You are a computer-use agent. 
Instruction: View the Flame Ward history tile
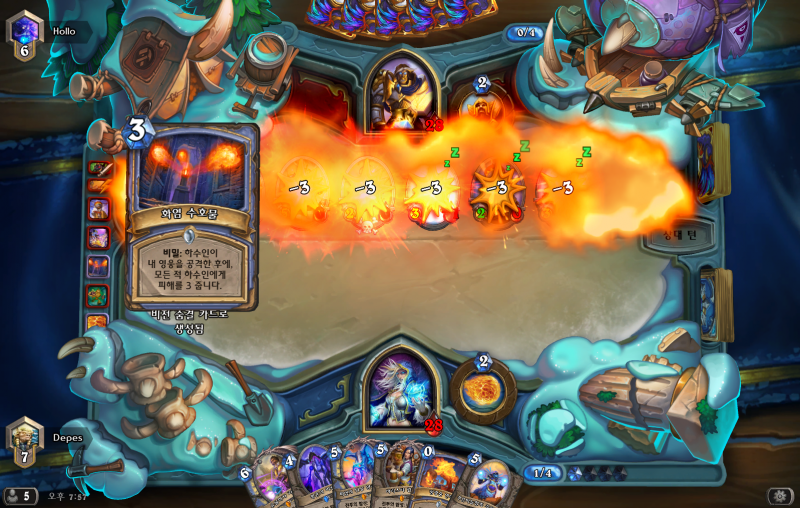tap(99, 266)
